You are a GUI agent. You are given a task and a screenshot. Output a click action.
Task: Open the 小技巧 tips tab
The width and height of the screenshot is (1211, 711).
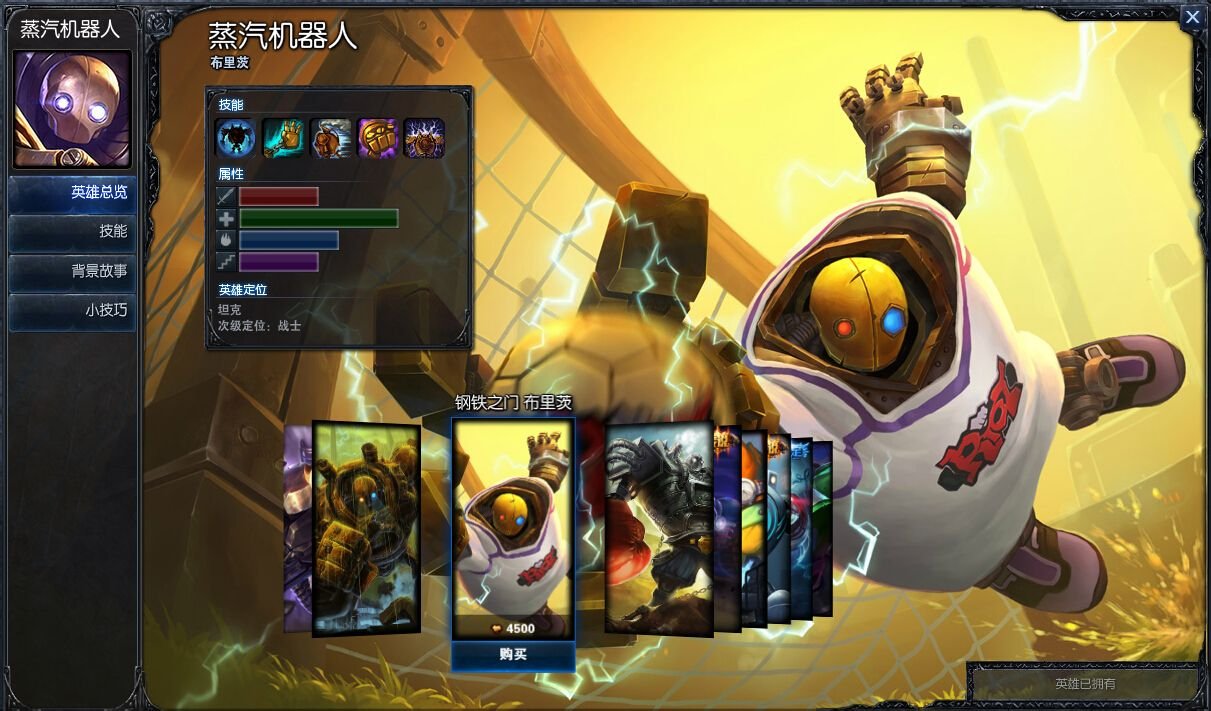pyautogui.click(x=72, y=311)
